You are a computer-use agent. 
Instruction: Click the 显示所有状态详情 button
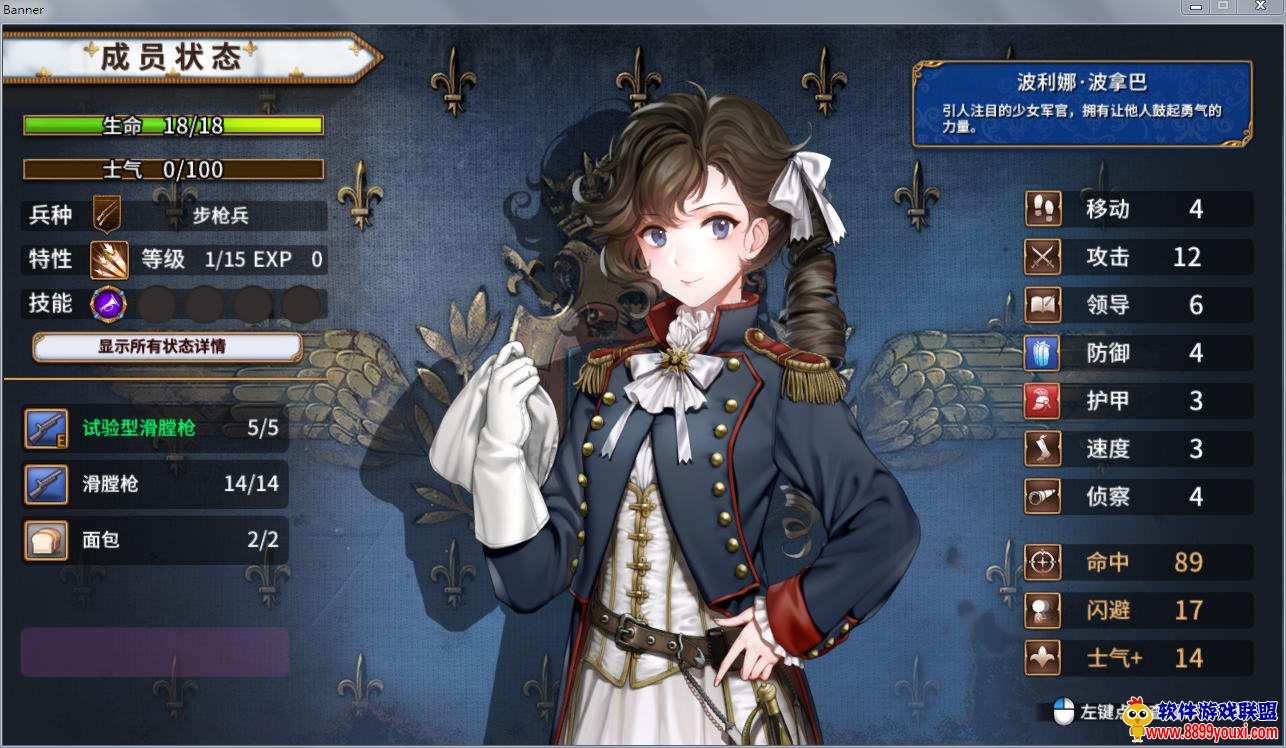(167, 347)
